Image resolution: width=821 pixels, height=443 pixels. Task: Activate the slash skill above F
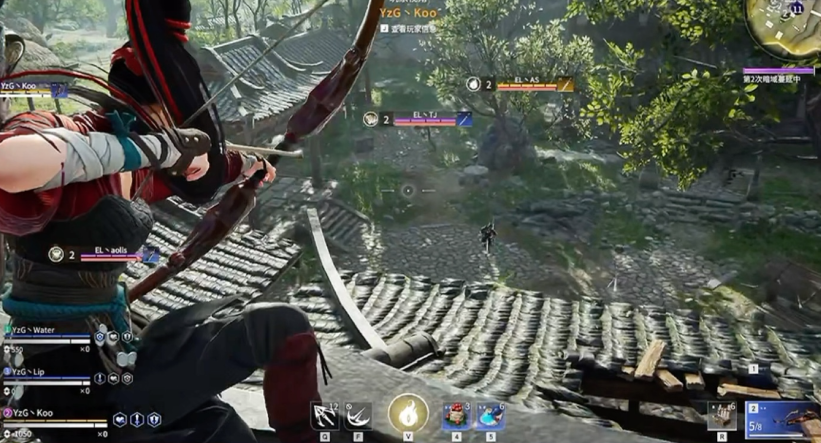coord(357,415)
